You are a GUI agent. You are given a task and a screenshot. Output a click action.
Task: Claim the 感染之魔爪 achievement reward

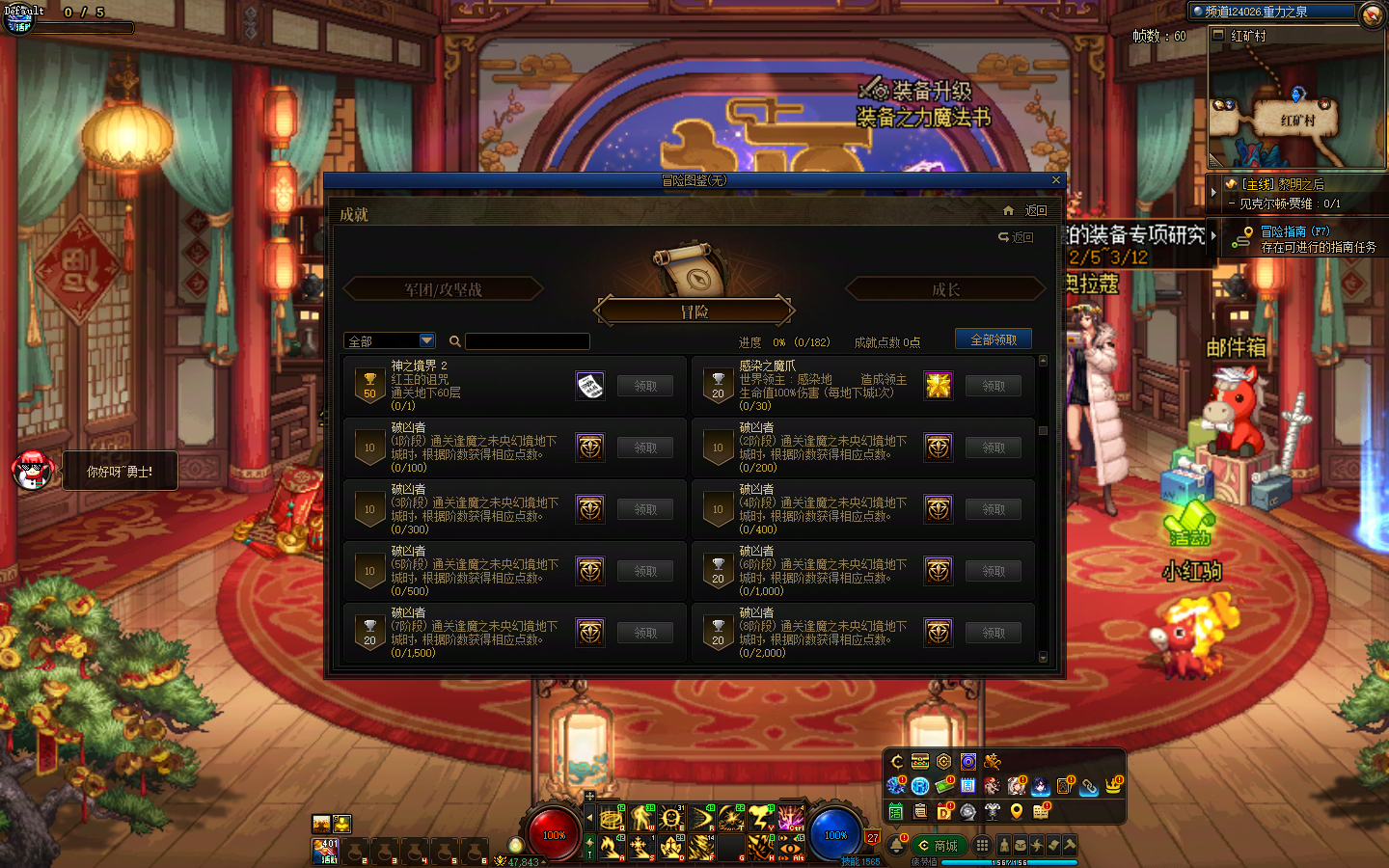[994, 386]
